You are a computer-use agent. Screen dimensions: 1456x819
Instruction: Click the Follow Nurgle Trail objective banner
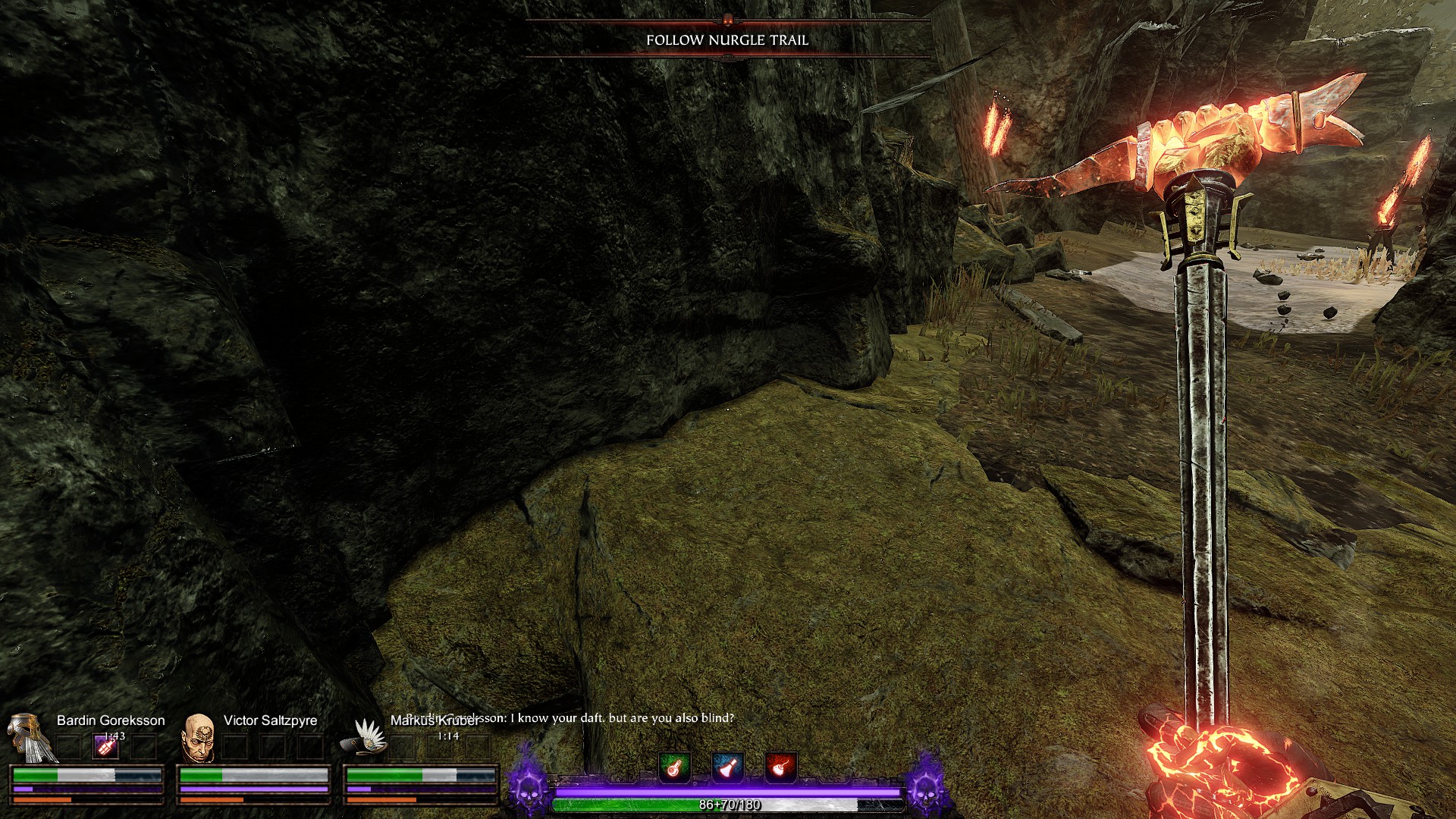727,40
